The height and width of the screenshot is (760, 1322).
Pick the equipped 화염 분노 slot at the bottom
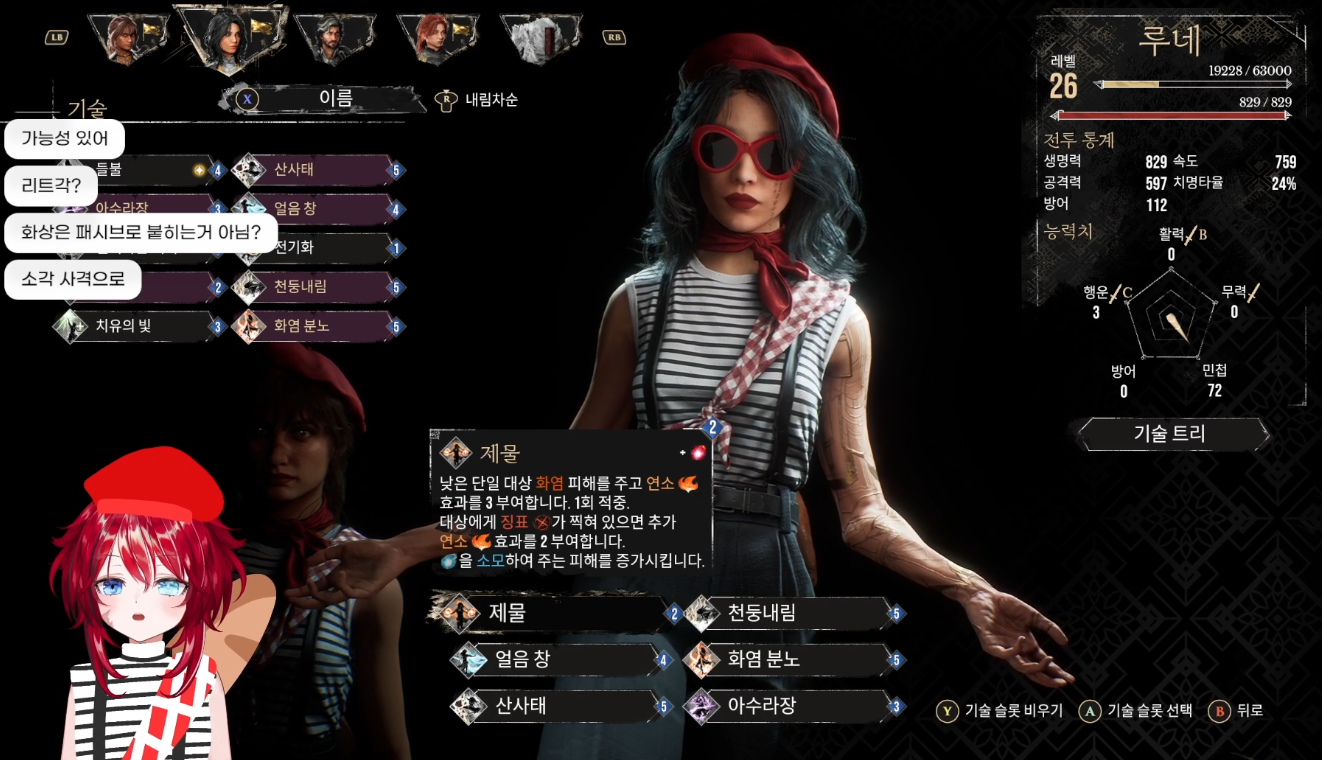(x=790, y=660)
